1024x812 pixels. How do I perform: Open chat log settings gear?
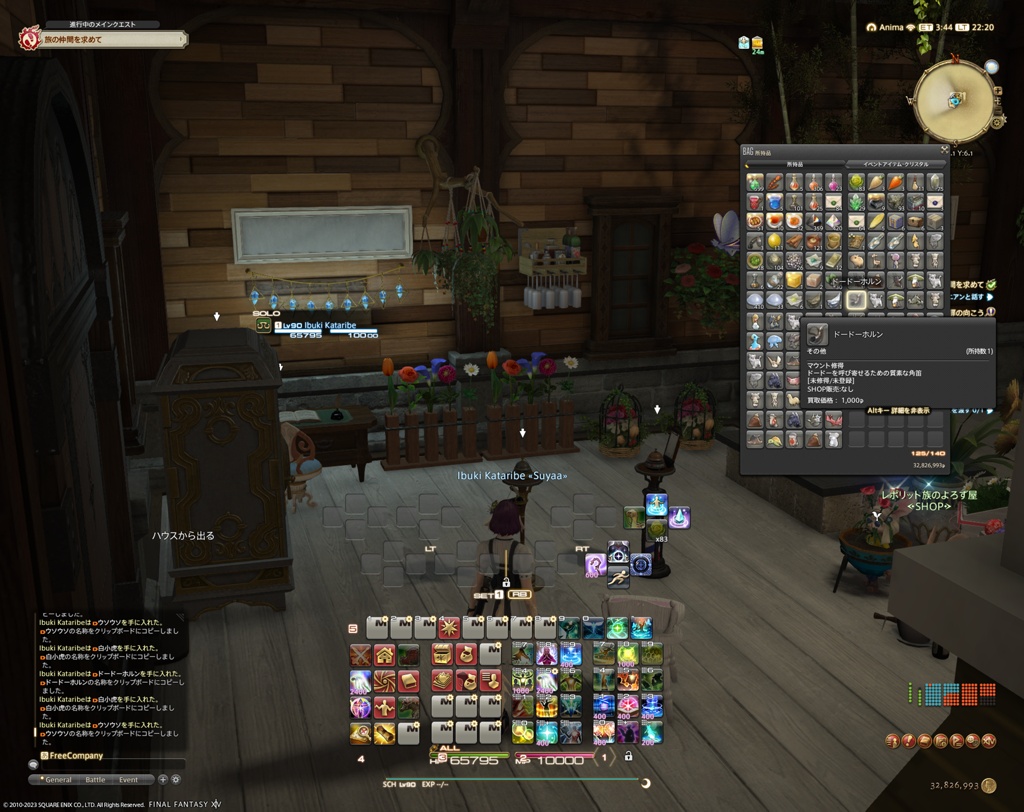click(x=176, y=779)
